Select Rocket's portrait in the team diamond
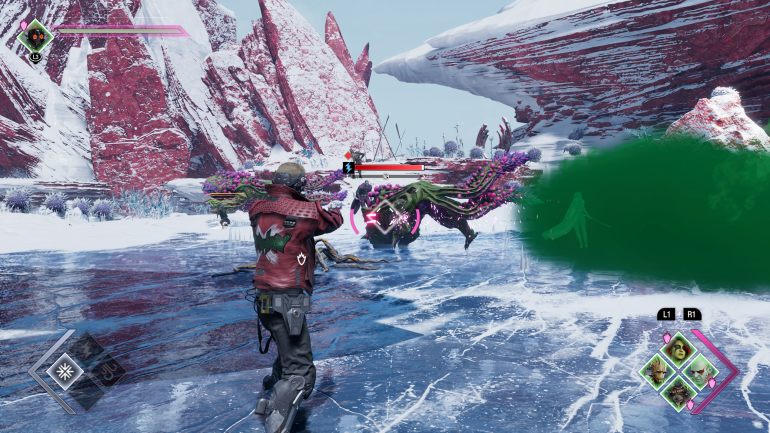Viewport: 770px width, 433px height. pyautogui.click(x=679, y=392)
